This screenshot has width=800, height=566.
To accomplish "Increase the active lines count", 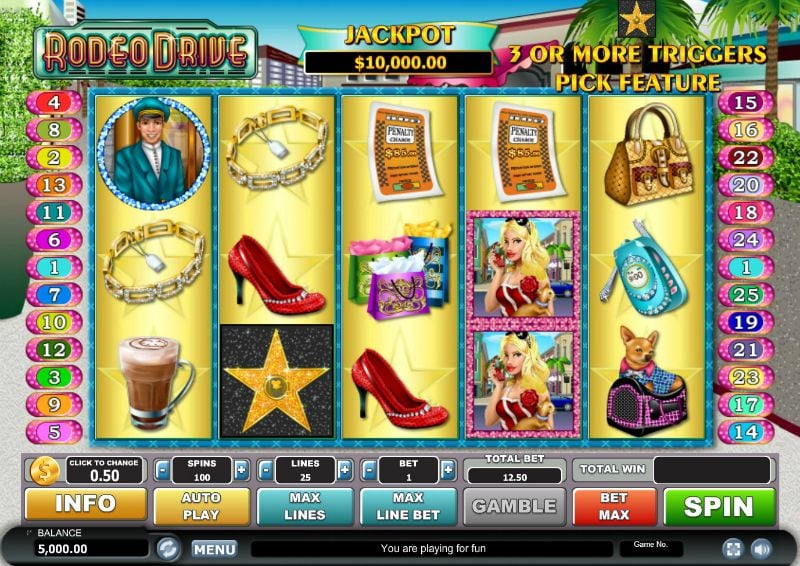I will point(344,471).
